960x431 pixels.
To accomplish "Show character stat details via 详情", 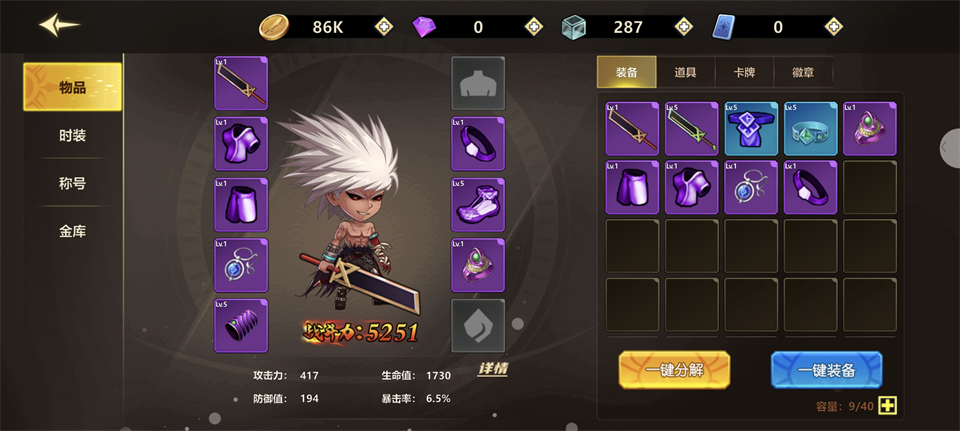I will (492, 369).
